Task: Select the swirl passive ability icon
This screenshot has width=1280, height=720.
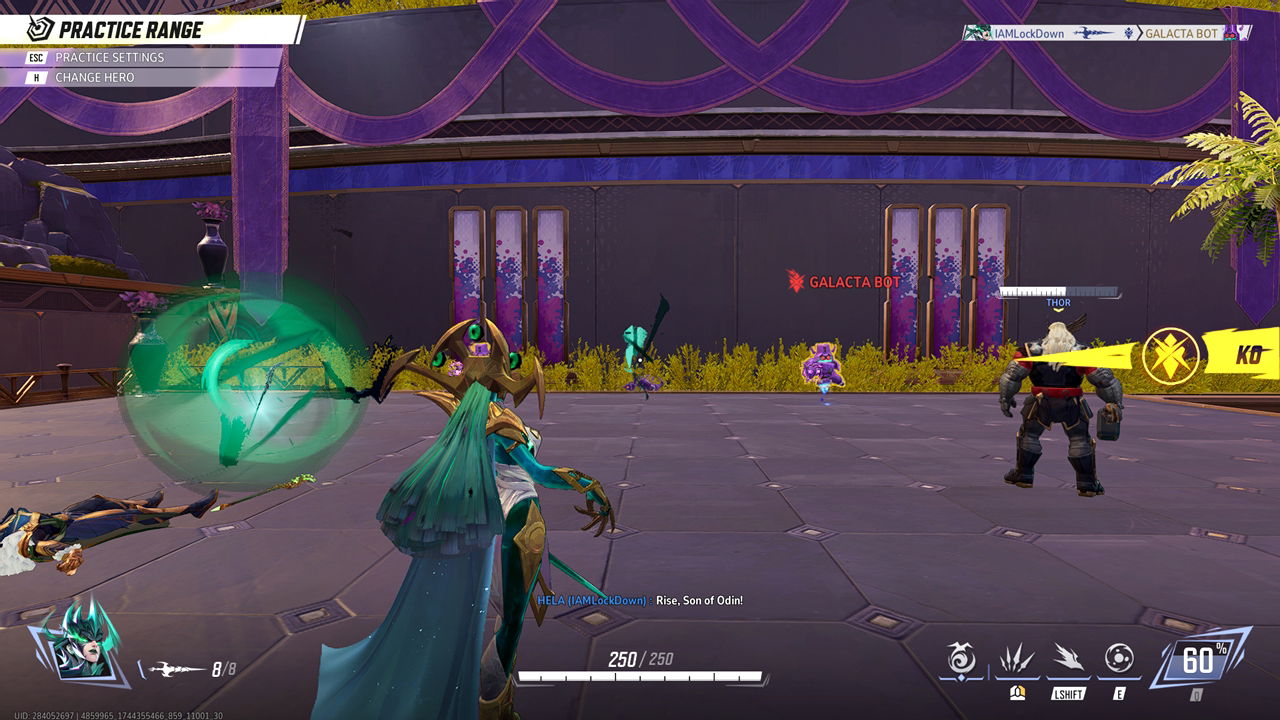Action: pos(962,660)
